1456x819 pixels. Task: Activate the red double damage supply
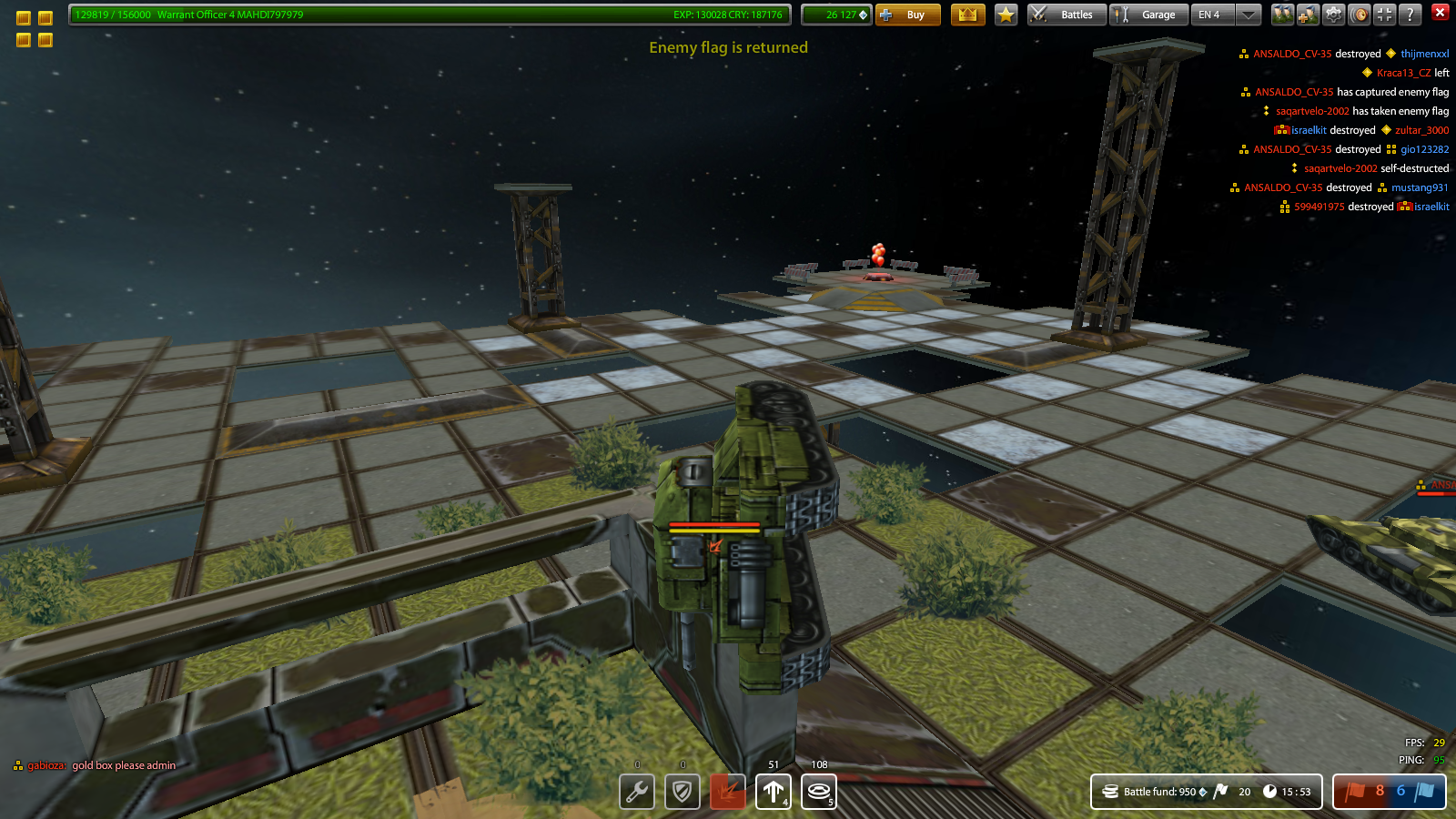[728, 792]
